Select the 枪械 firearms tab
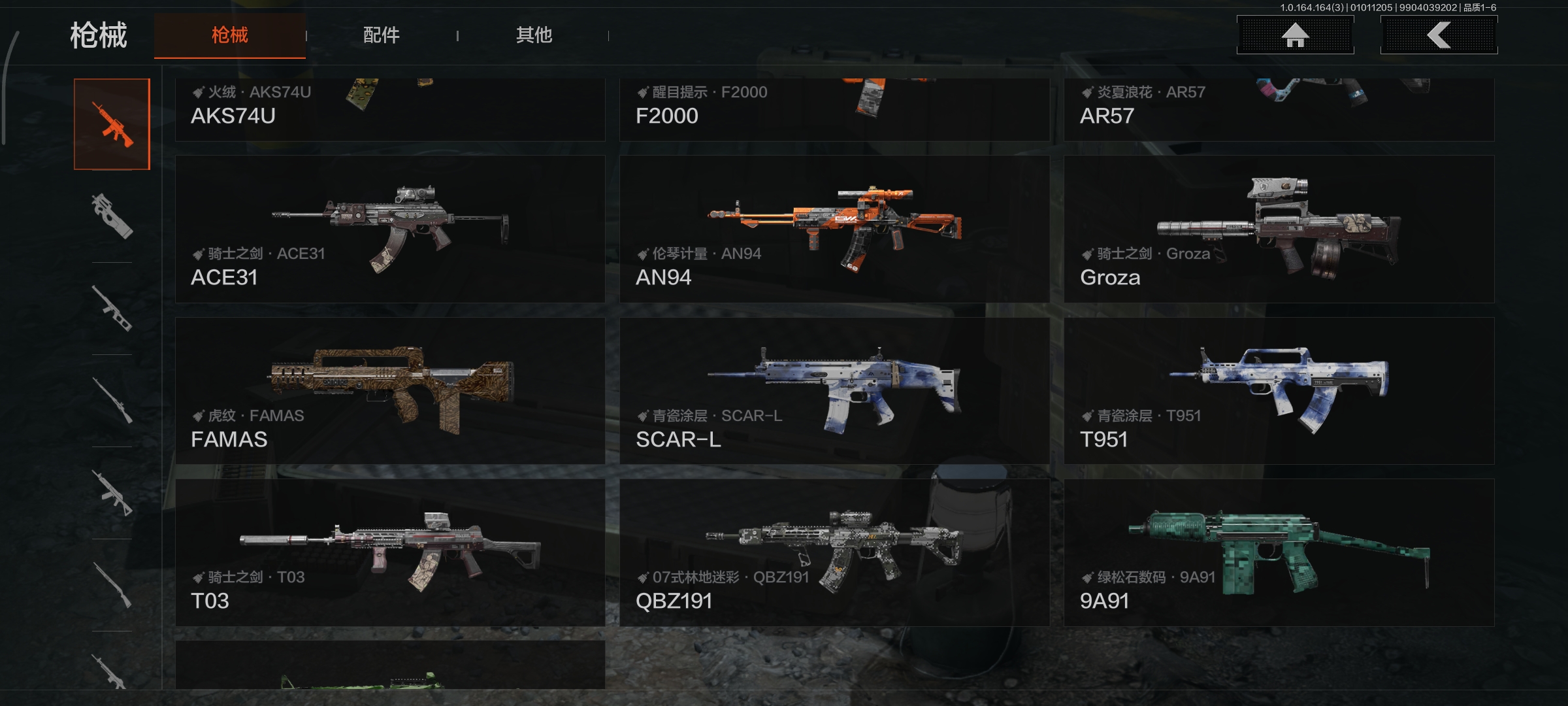This screenshot has height=706, width=1568. [x=230, y=35]
